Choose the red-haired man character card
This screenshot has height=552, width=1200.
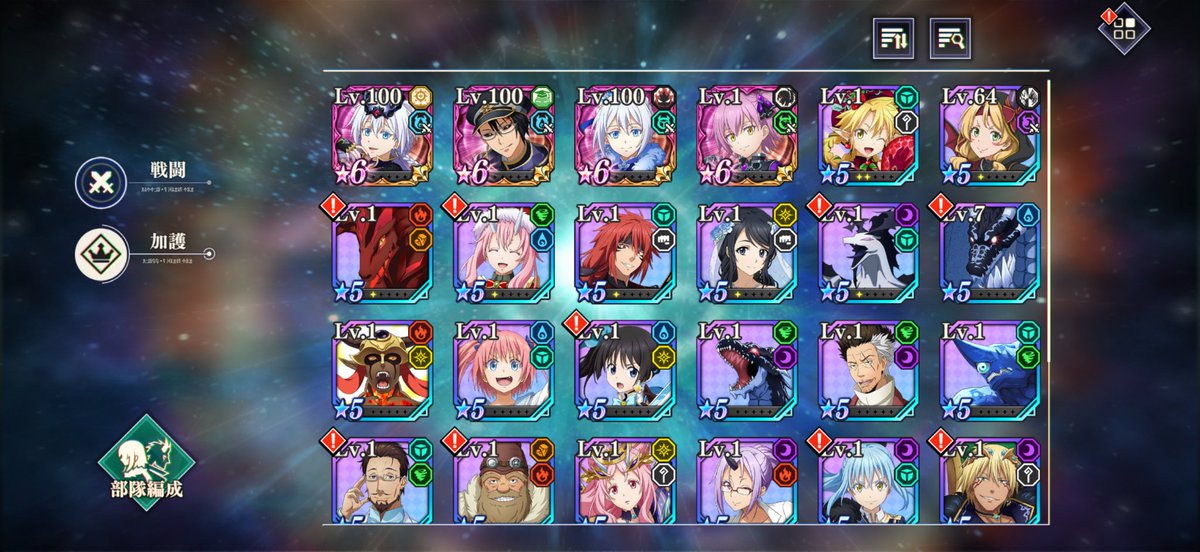pos(625,255)
